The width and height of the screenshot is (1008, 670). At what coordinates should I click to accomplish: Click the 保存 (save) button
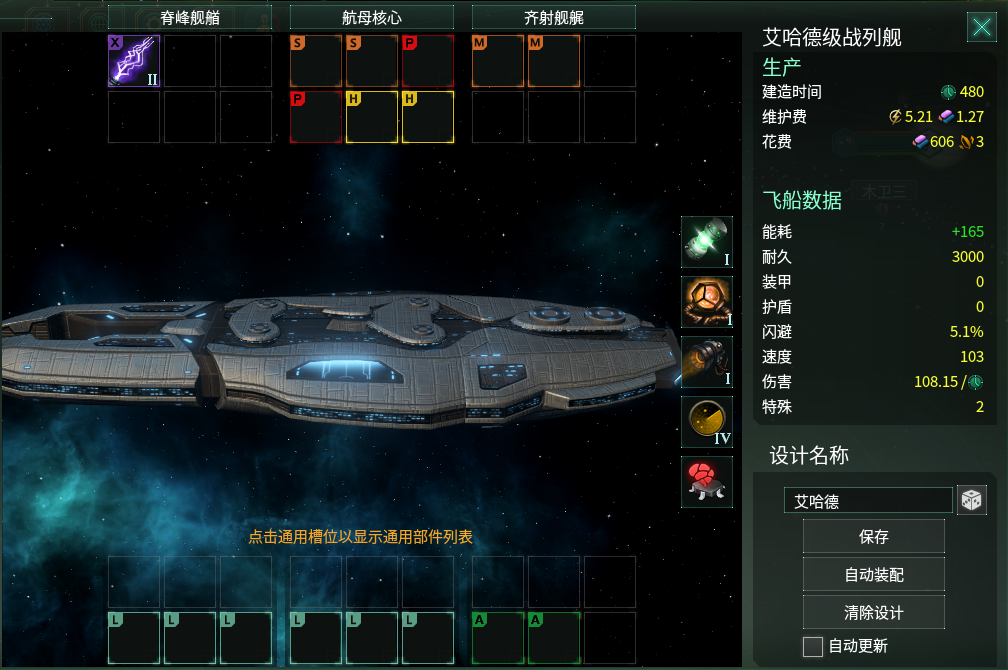tap(873, 537)
